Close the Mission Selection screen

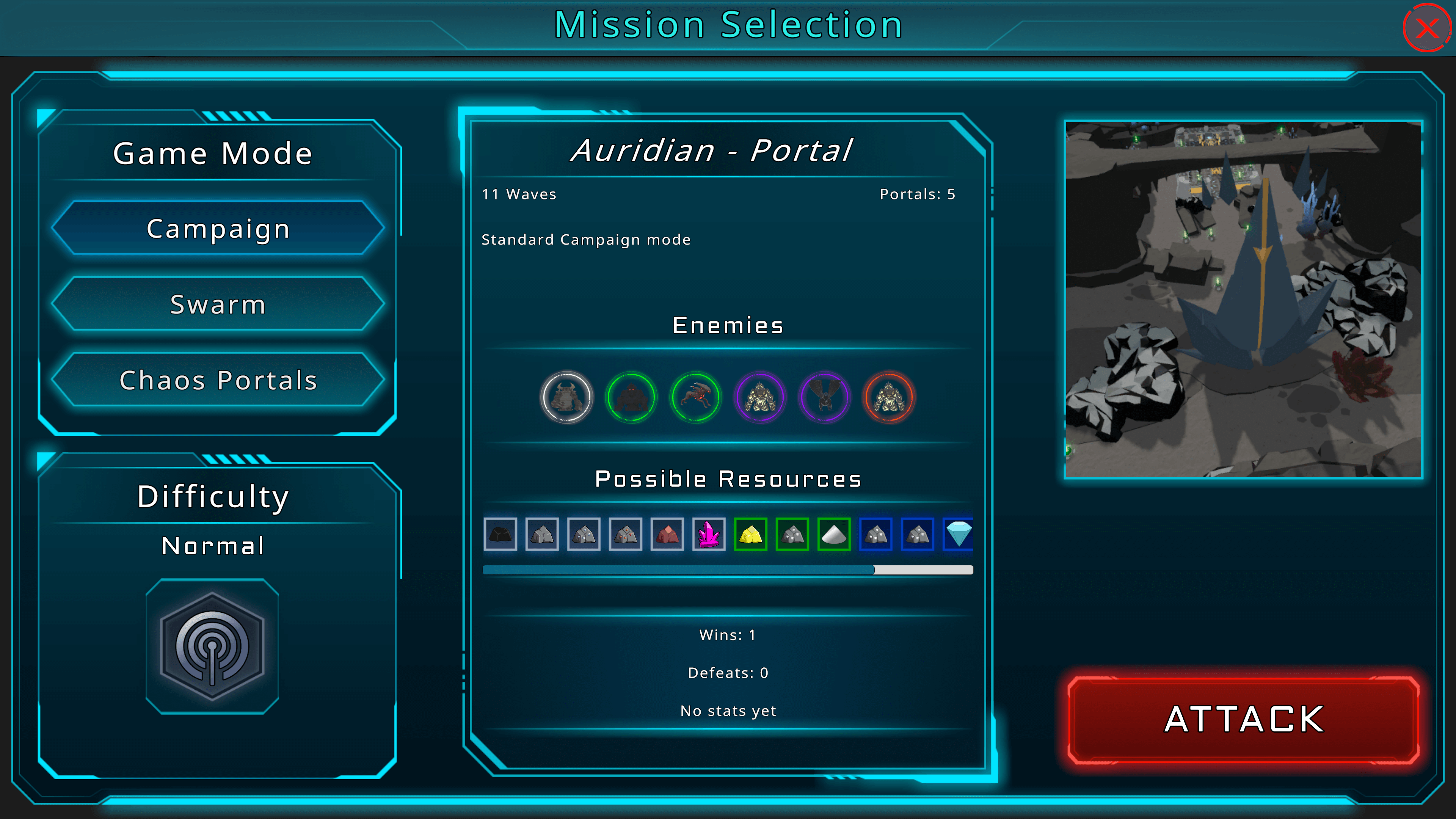pyautogui.click(x=1426, y=28)
